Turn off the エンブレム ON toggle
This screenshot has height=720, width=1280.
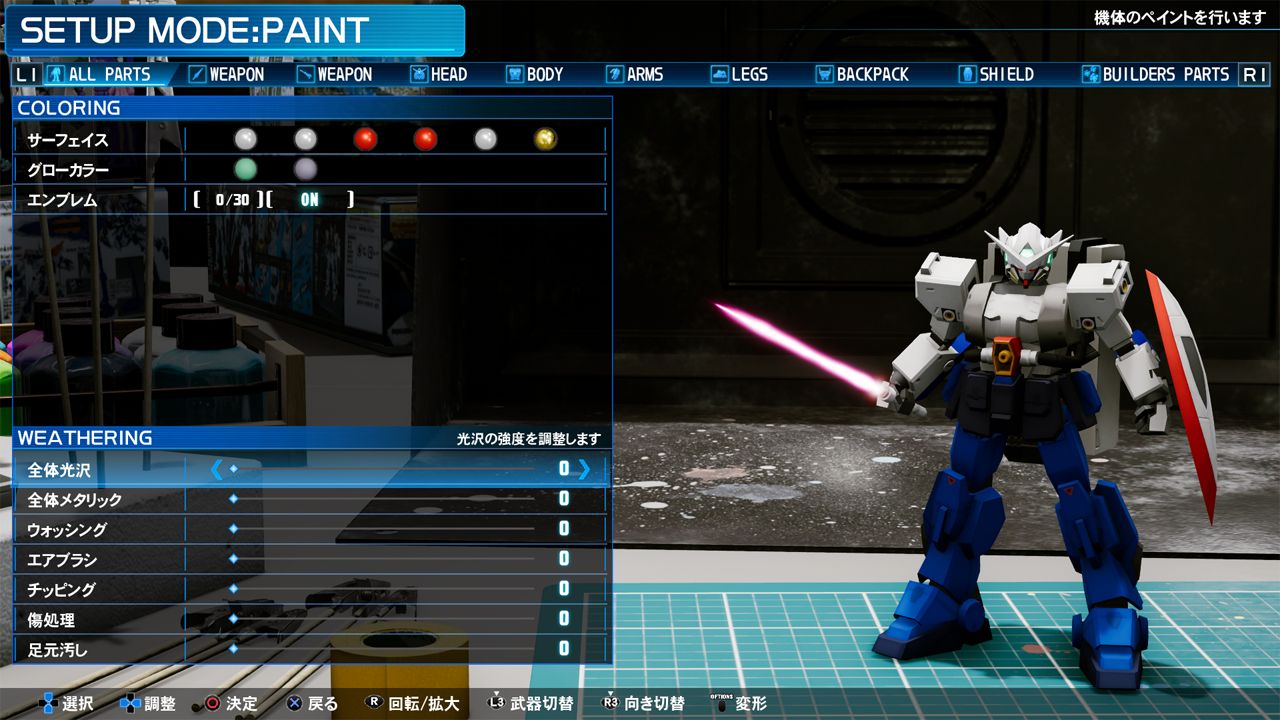(x=308, y=199)
